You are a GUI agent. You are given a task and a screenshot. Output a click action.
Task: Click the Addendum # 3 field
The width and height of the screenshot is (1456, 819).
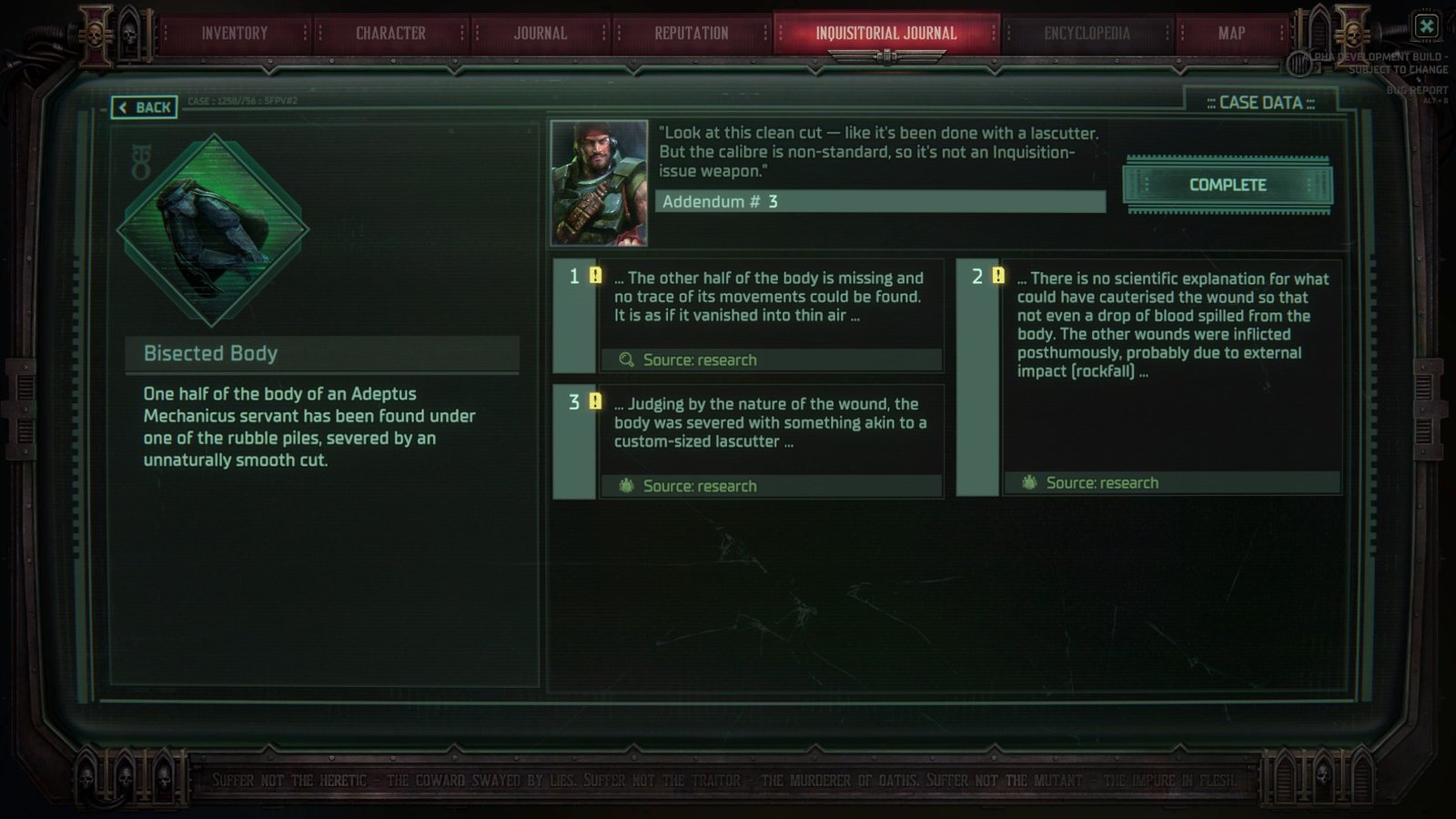[880, 202]
